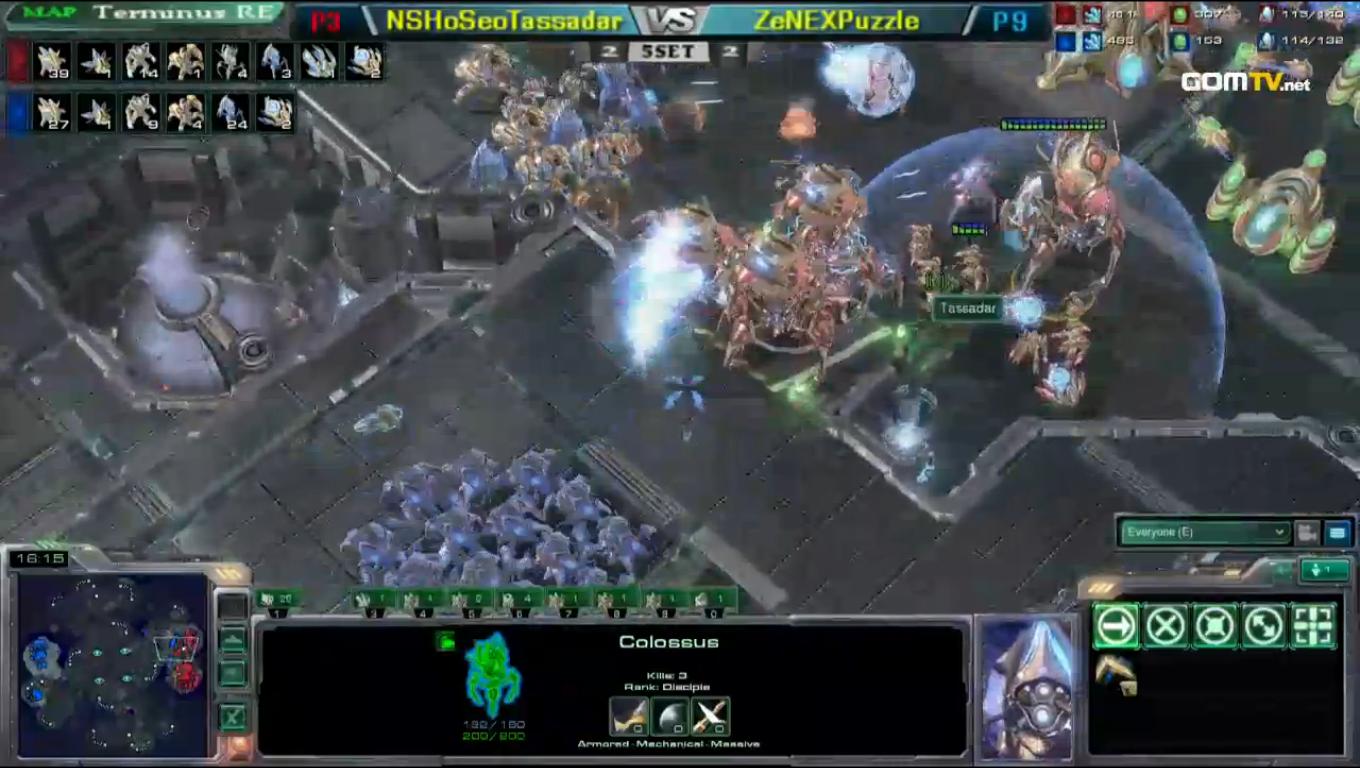Issue the Stop command
Image resolution: width=1360 pixels, height=768 pixels.
[1166, 627]
